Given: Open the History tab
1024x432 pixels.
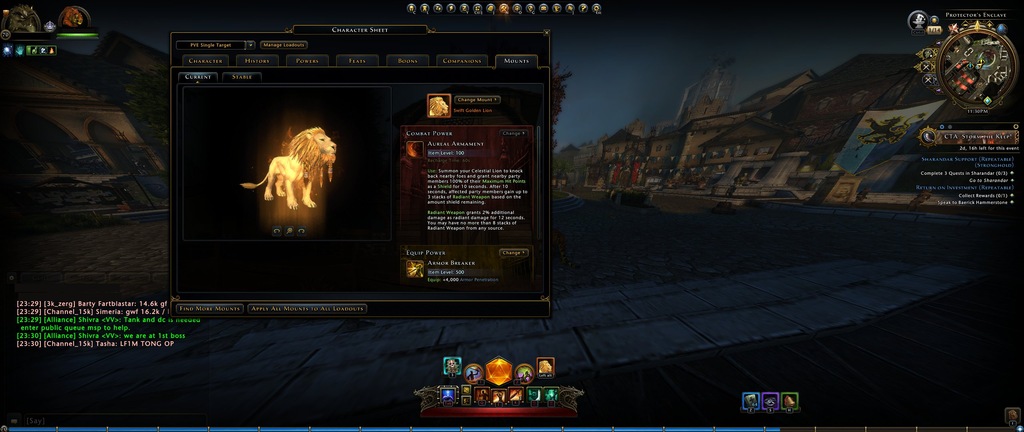Looking at the screenshot, I should (x=257, y=61).
